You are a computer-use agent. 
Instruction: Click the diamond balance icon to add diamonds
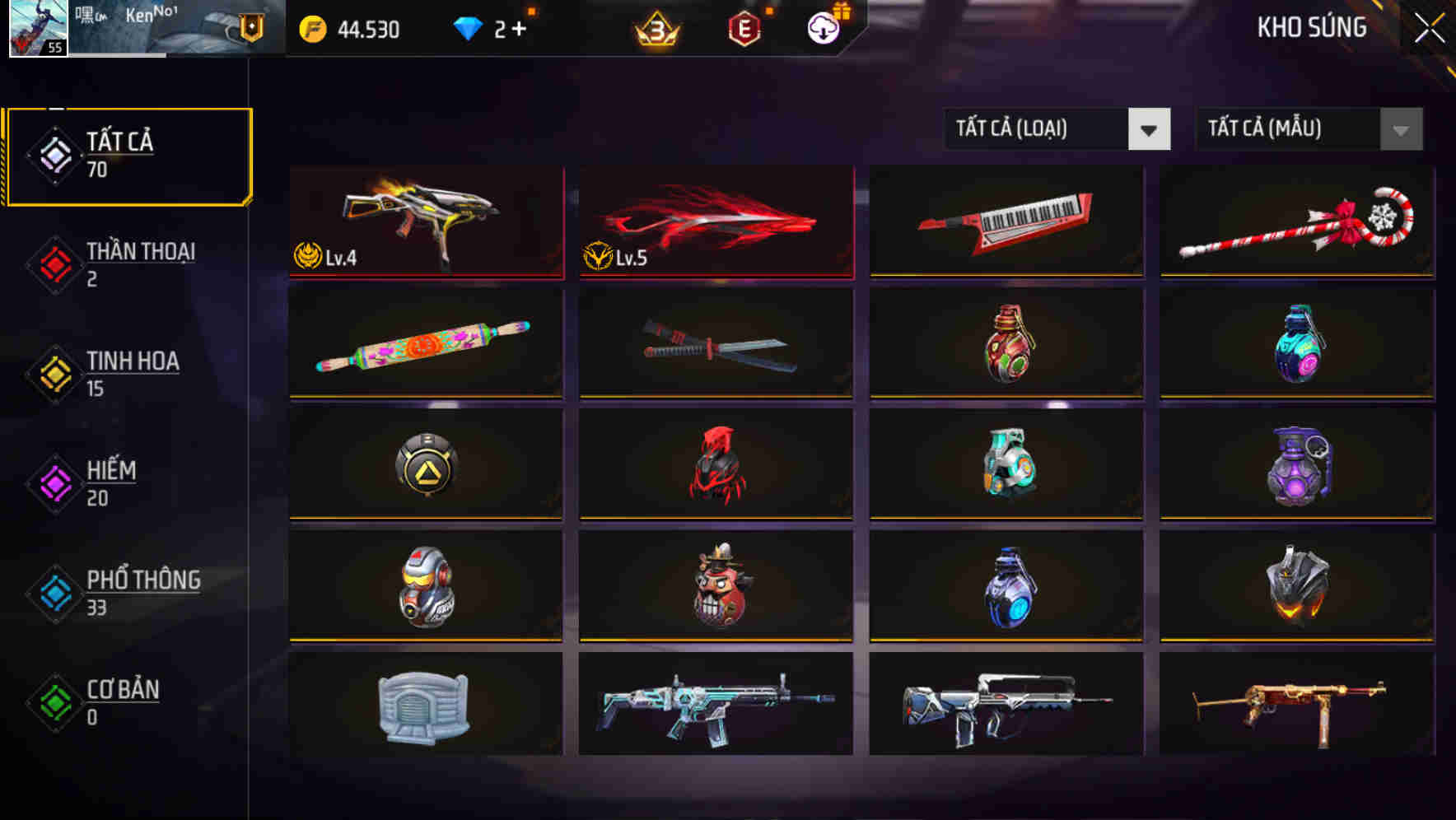pyautogui.click(x=467, y=30)
